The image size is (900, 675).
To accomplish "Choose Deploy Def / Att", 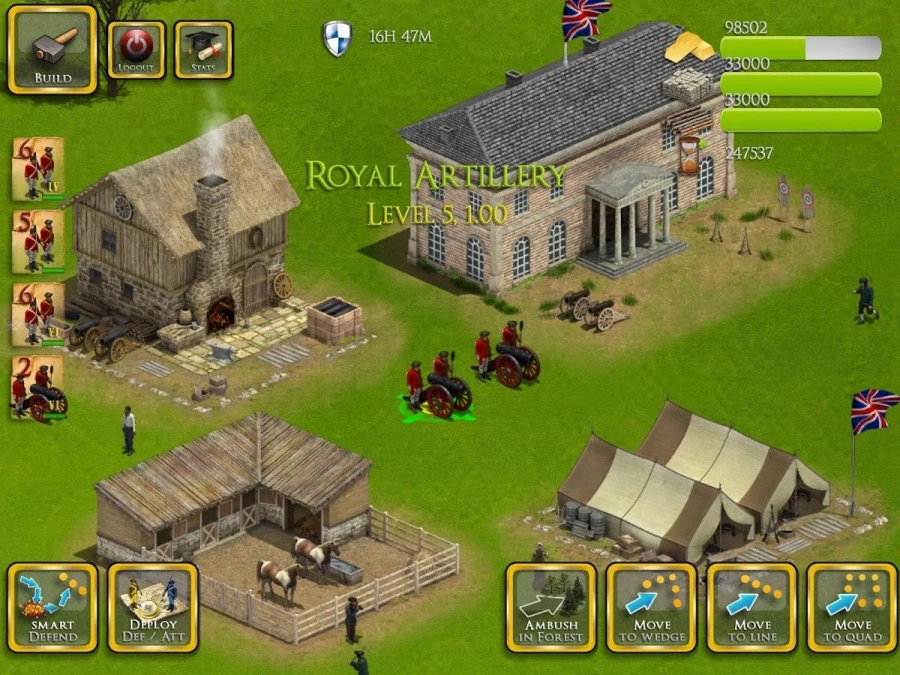I will [x=153, y=607].
